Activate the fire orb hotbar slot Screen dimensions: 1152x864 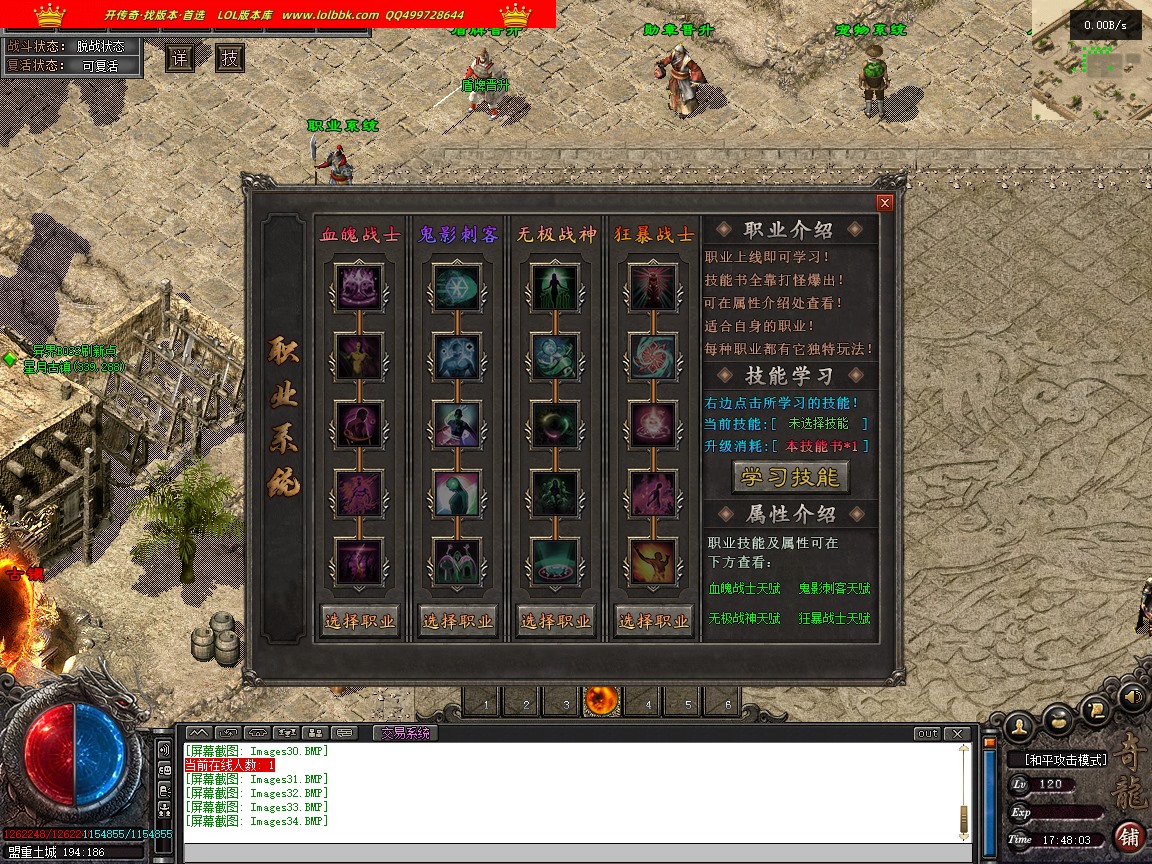pyautogui.click(x=602, y=702)
